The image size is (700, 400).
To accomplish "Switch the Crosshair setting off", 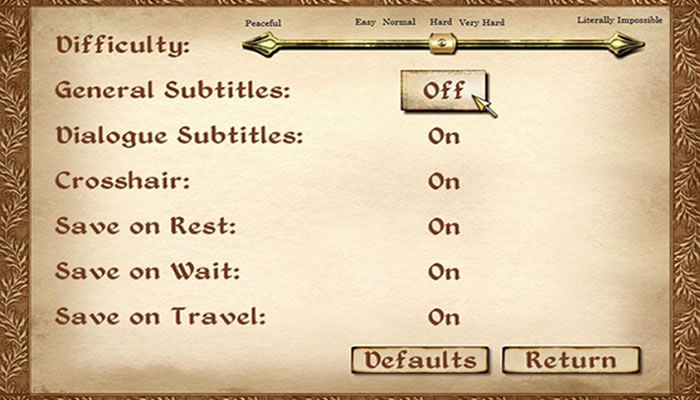I will tap(443, 182).
